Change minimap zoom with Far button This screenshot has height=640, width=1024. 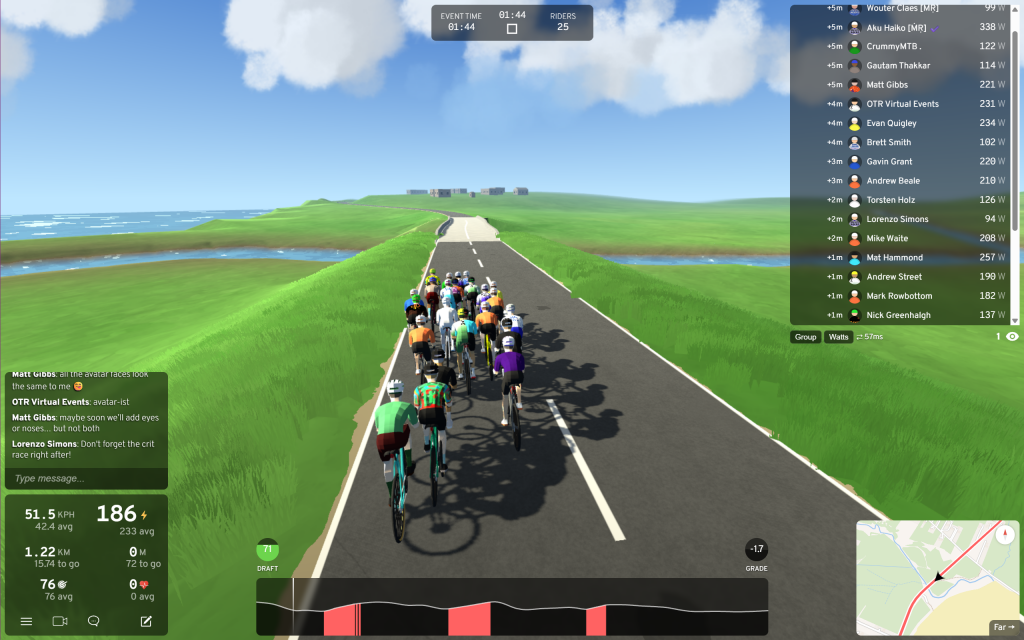1003,627
